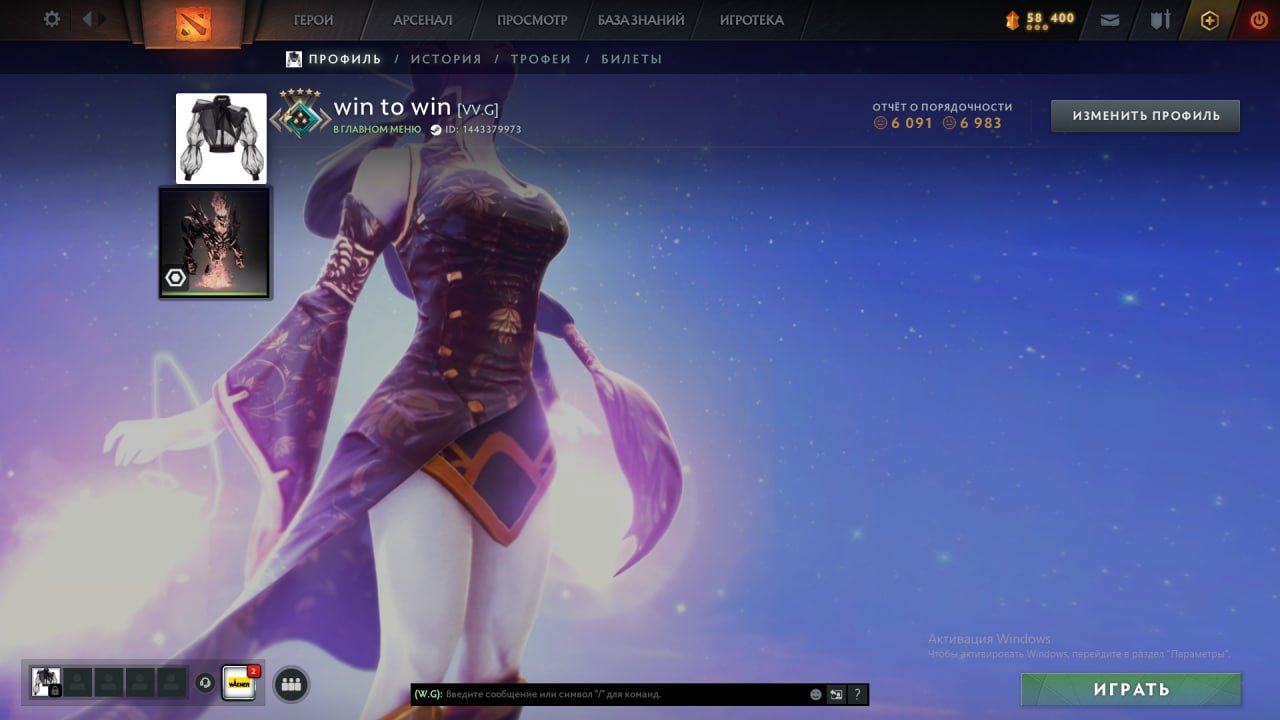Open the ИГРОТЕКА menu

752,20
